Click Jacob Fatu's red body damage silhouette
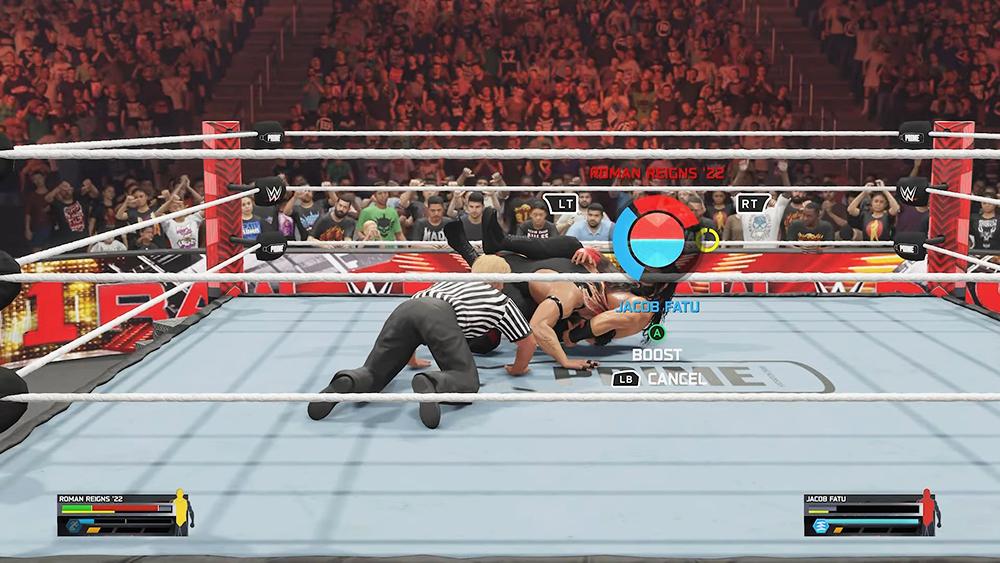 [927, 510]
